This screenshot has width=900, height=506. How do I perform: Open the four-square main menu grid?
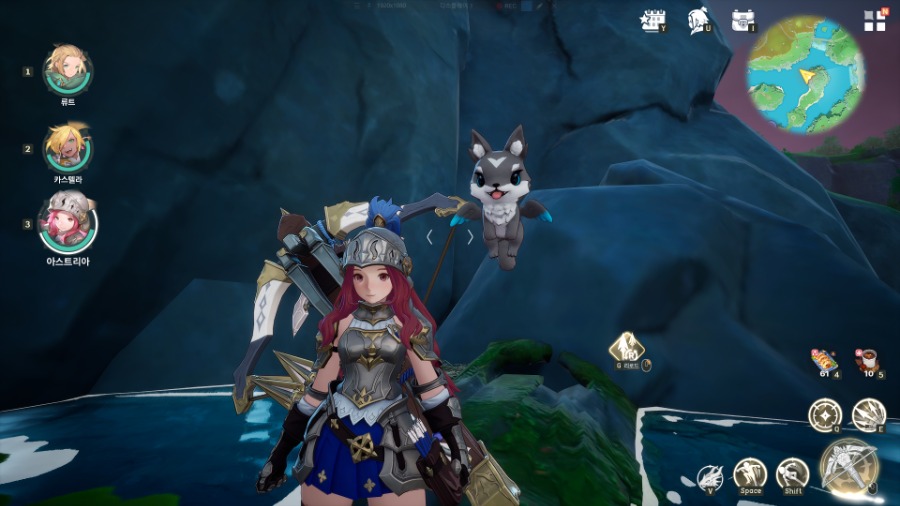(x=874, y=22)
